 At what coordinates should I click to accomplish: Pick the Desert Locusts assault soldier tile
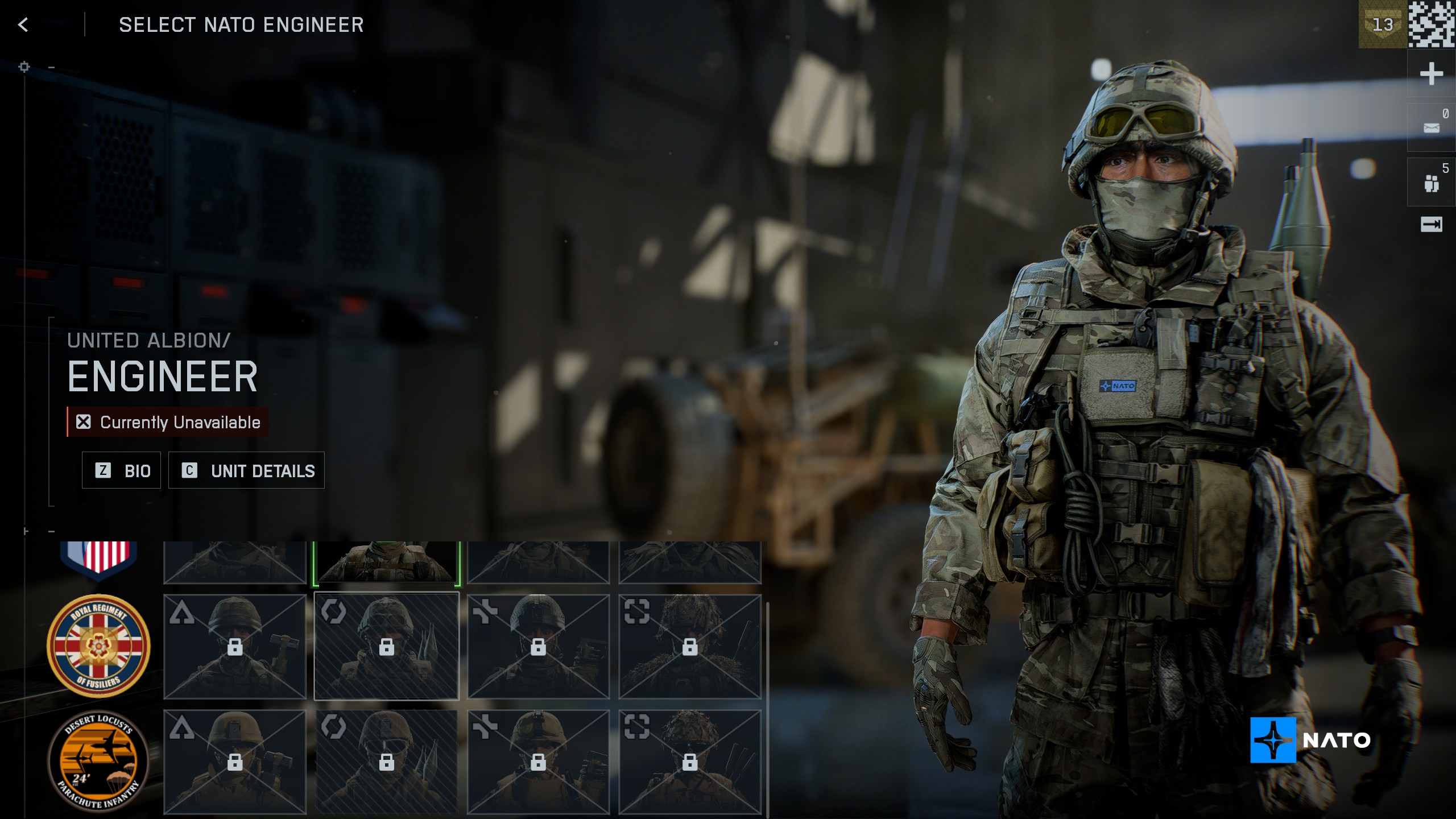235,762
